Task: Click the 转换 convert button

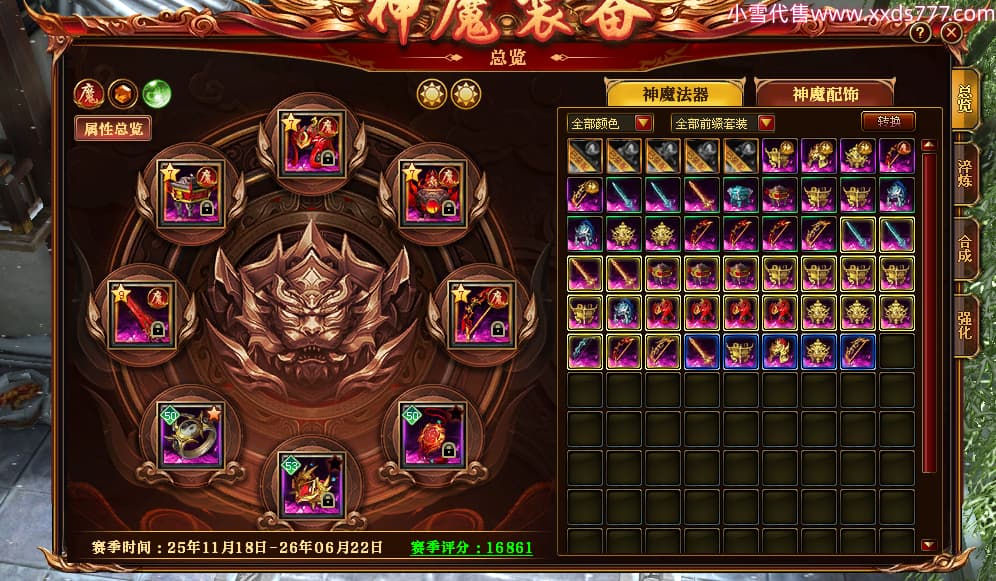Action: click(888, 122)
